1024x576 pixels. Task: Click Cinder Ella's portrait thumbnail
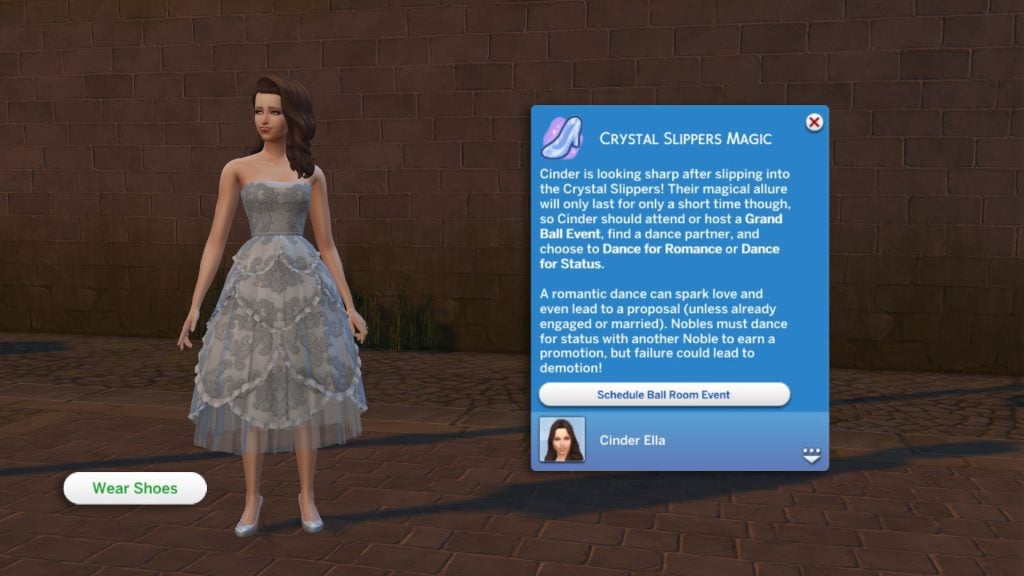[x=562, y=440]
